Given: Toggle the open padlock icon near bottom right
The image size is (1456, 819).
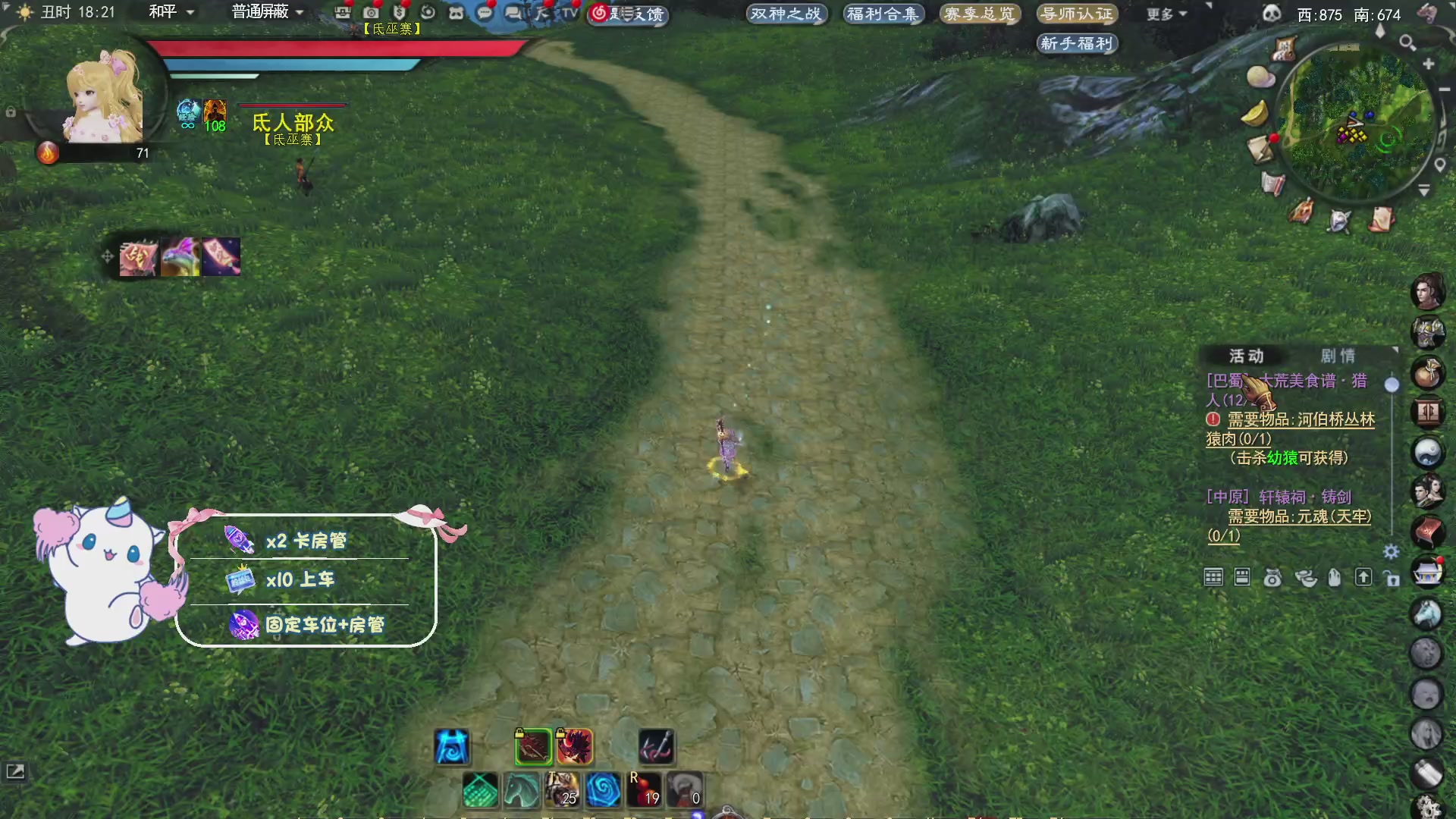Looking at the screenshot, I should pyautogui.click(x=1392, y=579).
